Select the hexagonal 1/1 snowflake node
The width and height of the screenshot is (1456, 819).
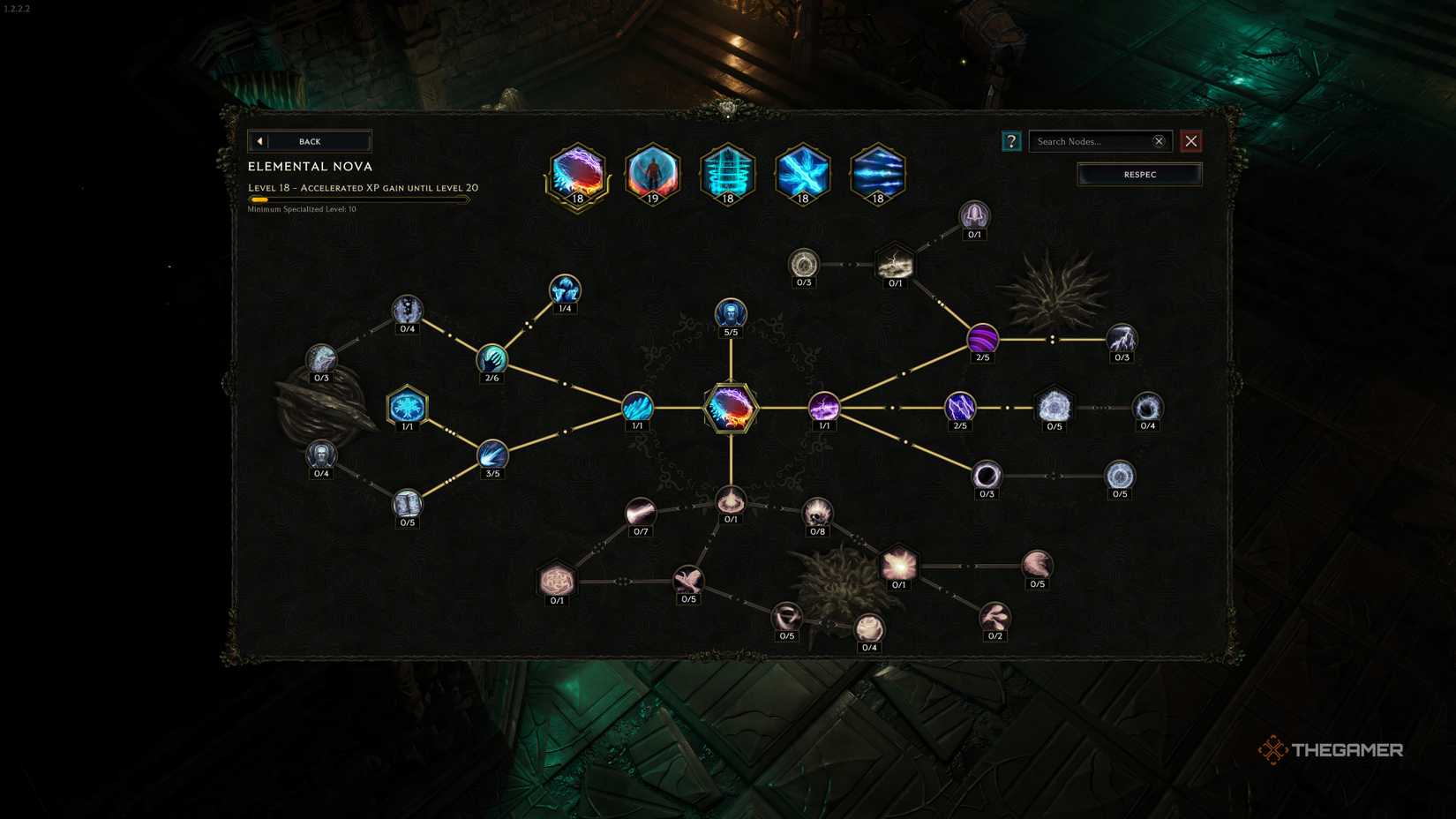(x=406, y=405)
